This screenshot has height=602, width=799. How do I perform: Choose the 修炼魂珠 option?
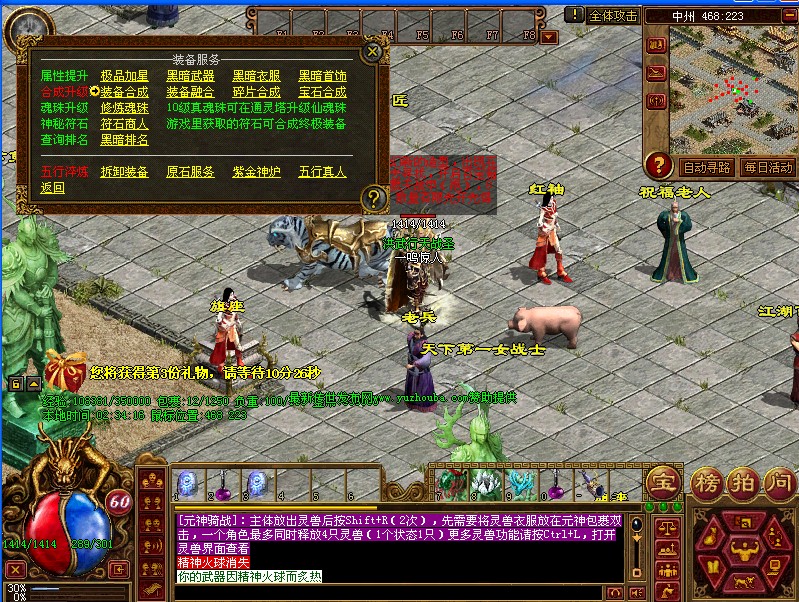[x=125, y=108]
